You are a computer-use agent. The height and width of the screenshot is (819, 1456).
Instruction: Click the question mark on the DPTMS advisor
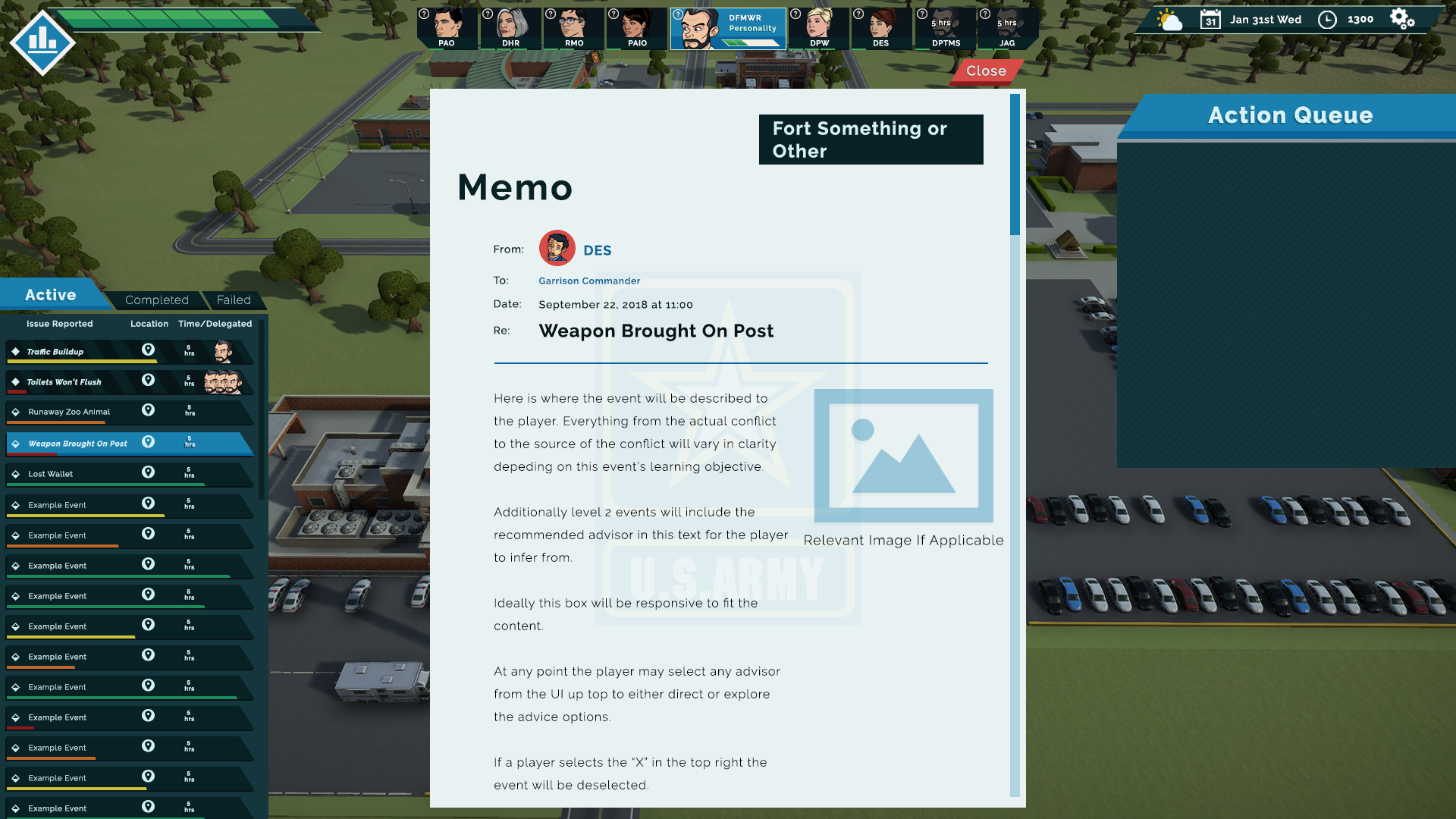(x=921, y=13)
